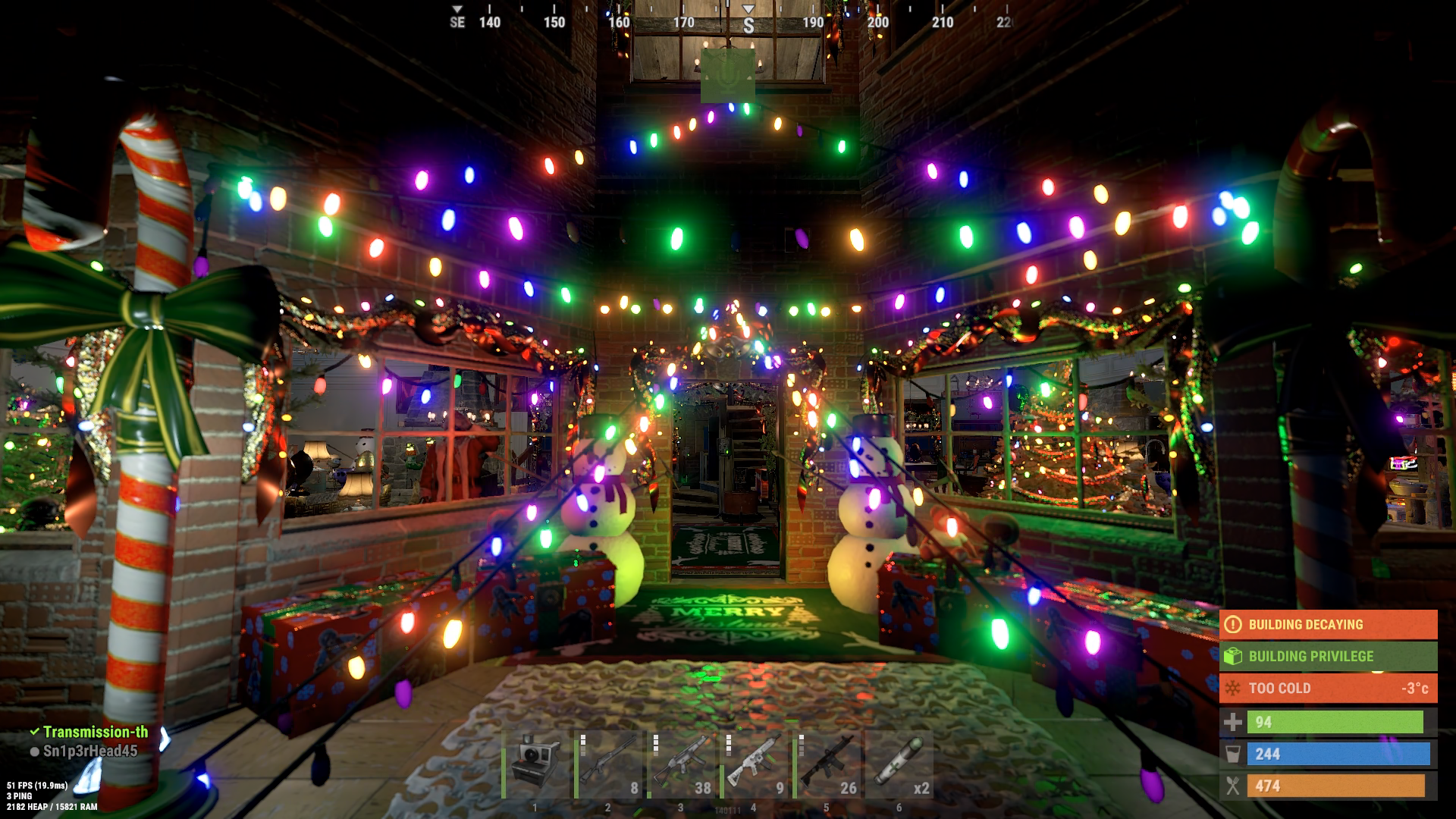This screenshot has width=1456, height=819.
Task: Select the instant camera hotbar slot
Action: (535, 764)
